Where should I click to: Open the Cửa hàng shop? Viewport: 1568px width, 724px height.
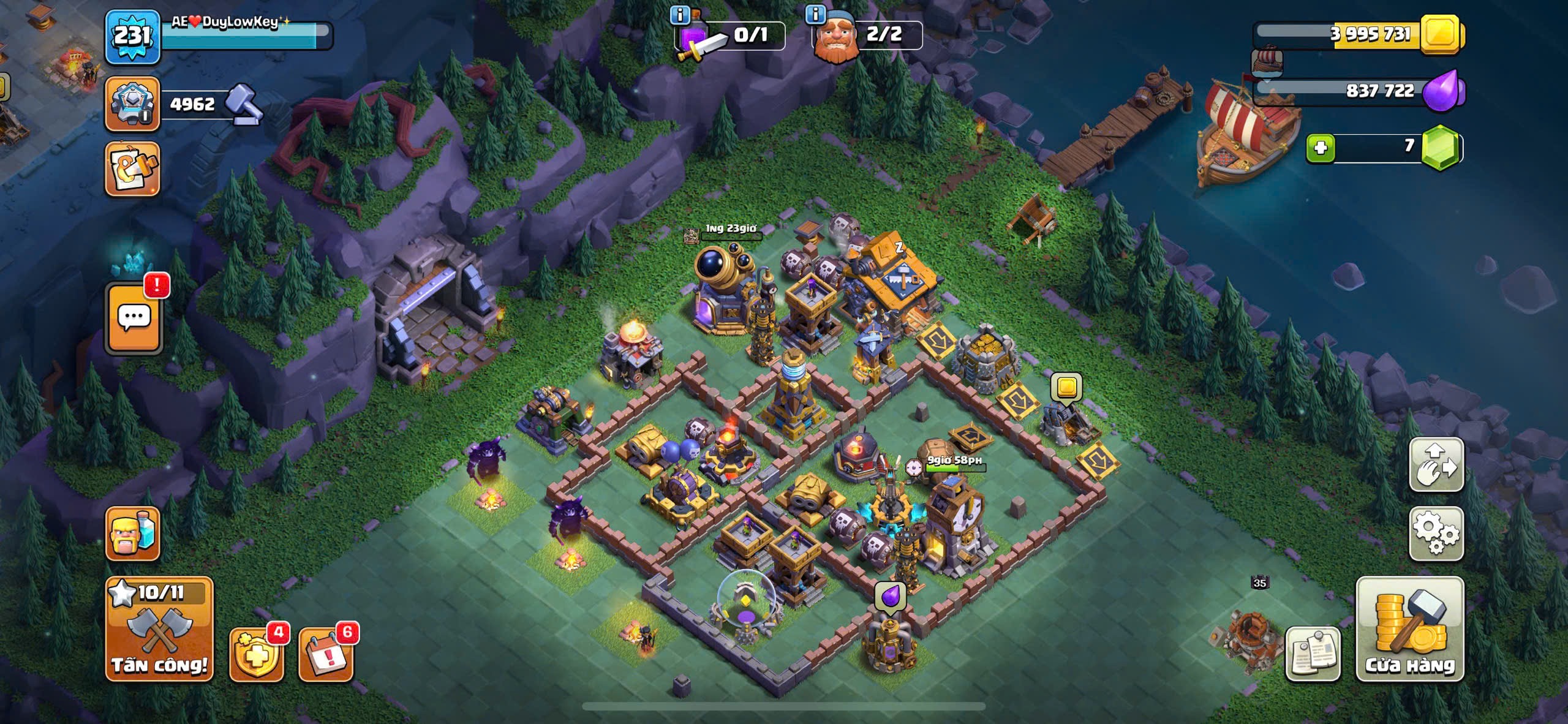point(1410,629)
